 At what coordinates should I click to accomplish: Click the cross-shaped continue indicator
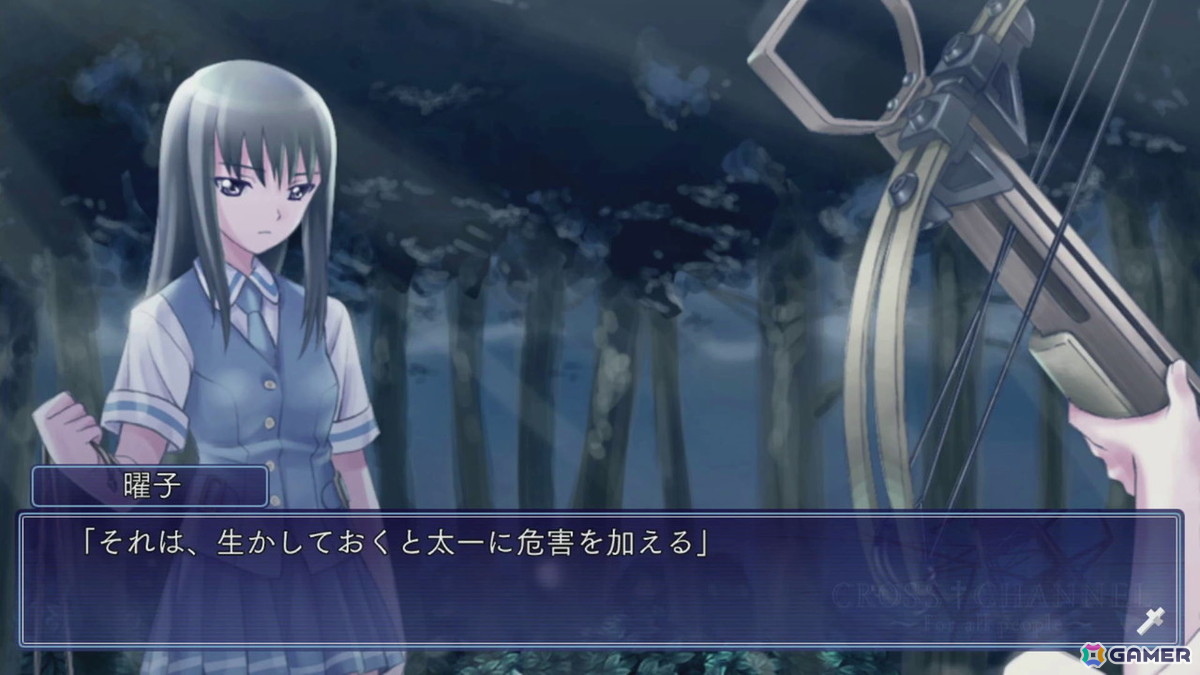click(x=1151, y=621)
